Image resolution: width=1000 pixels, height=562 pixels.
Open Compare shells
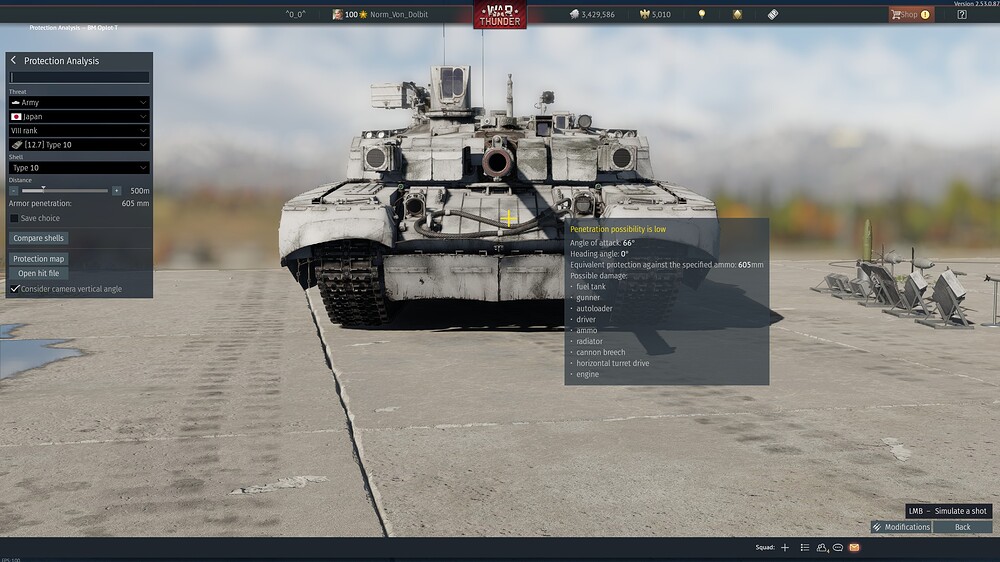coord(39,238)
